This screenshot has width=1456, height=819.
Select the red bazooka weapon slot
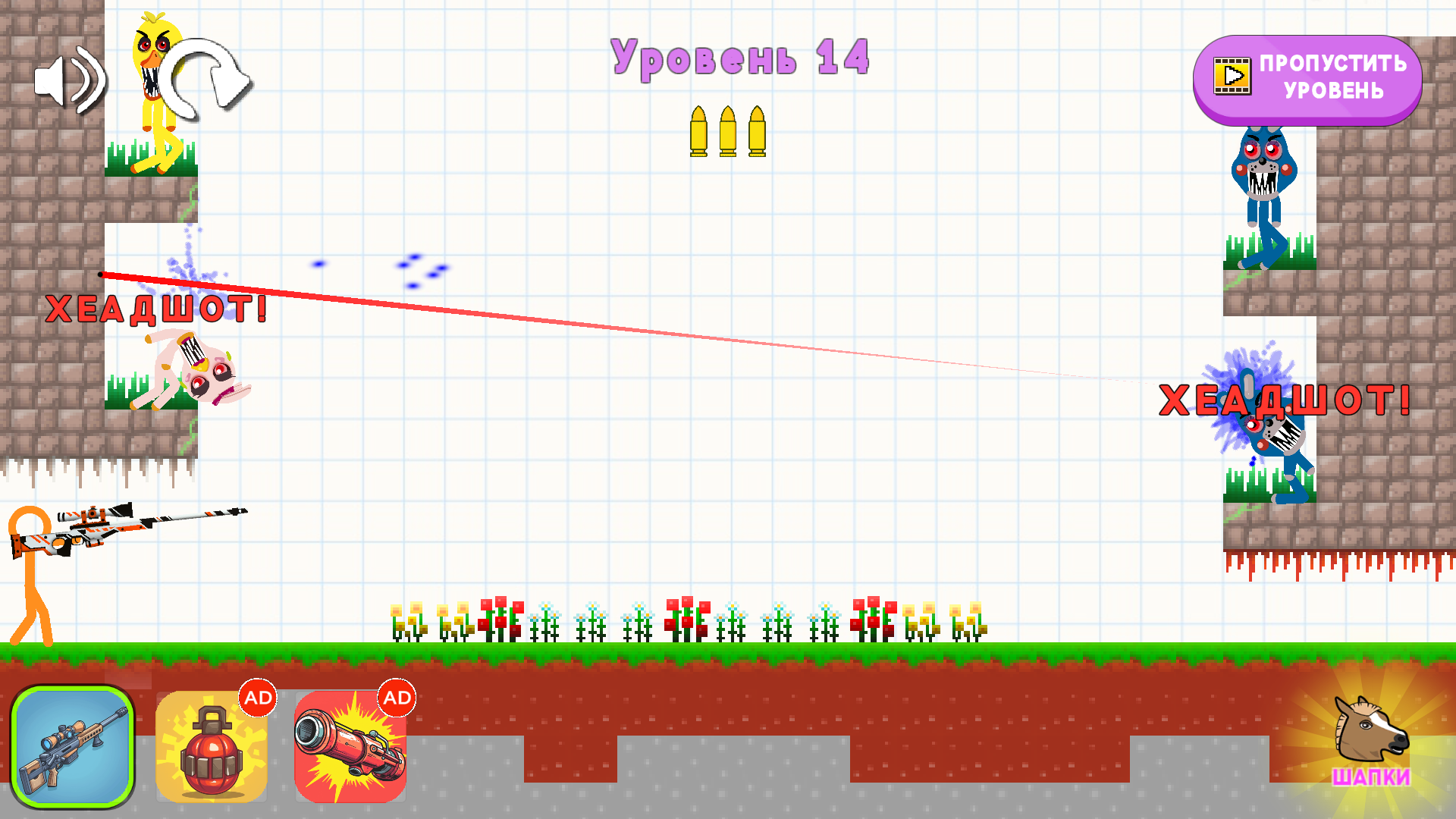(x=350, y=747)
